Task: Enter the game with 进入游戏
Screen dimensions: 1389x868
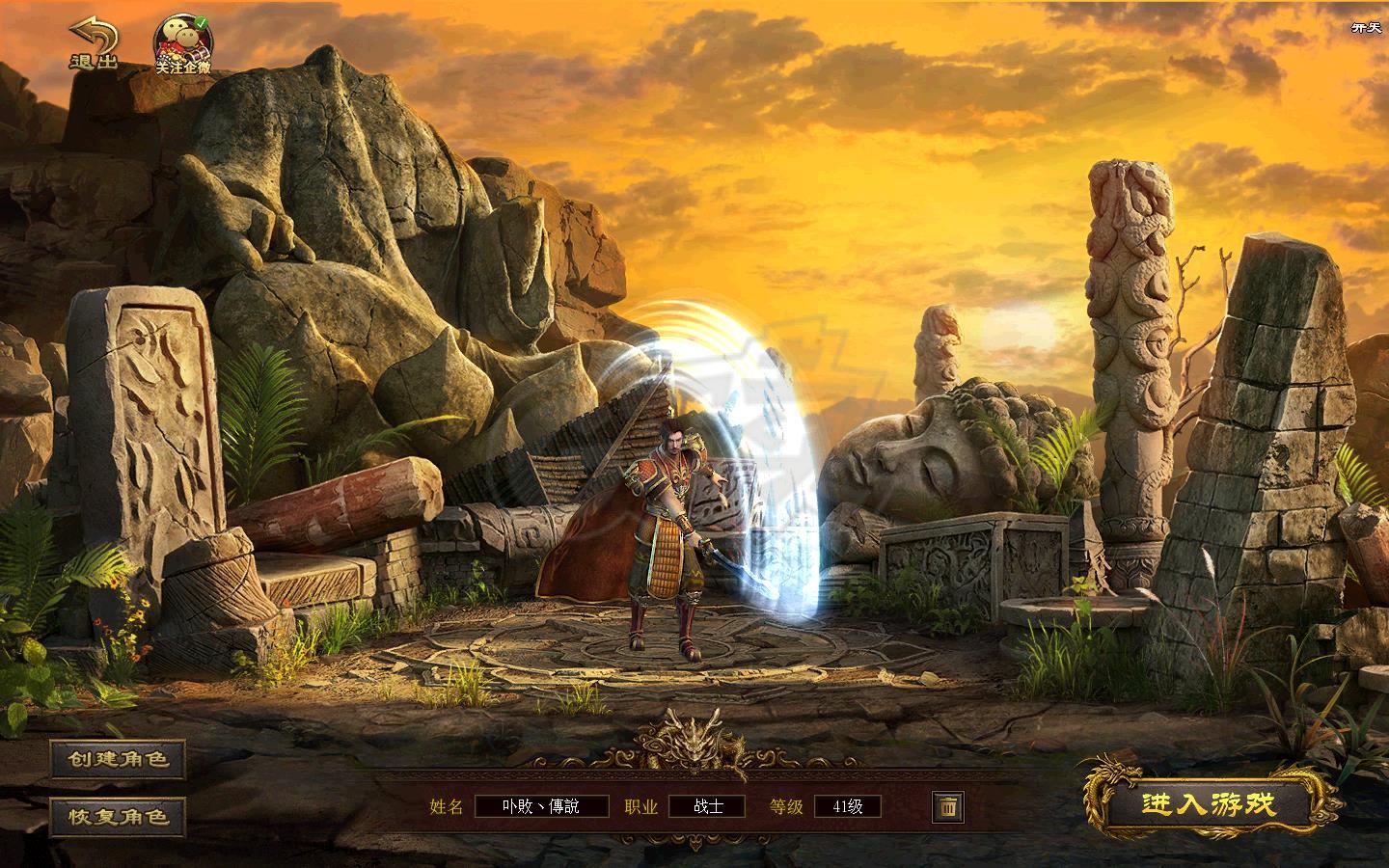Action: 1209,803
